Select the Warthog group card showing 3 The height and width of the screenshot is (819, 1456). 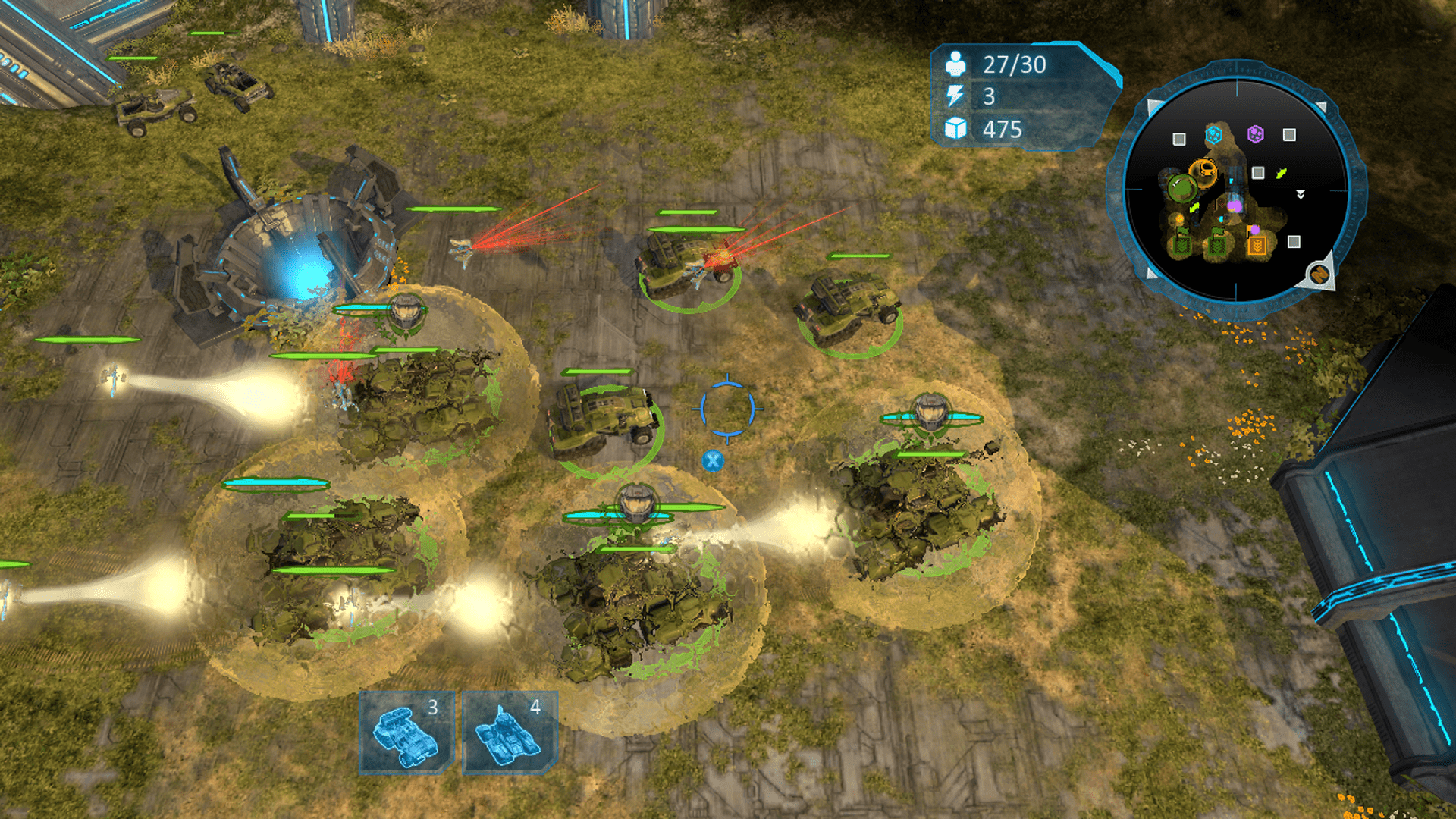(406, 732)
